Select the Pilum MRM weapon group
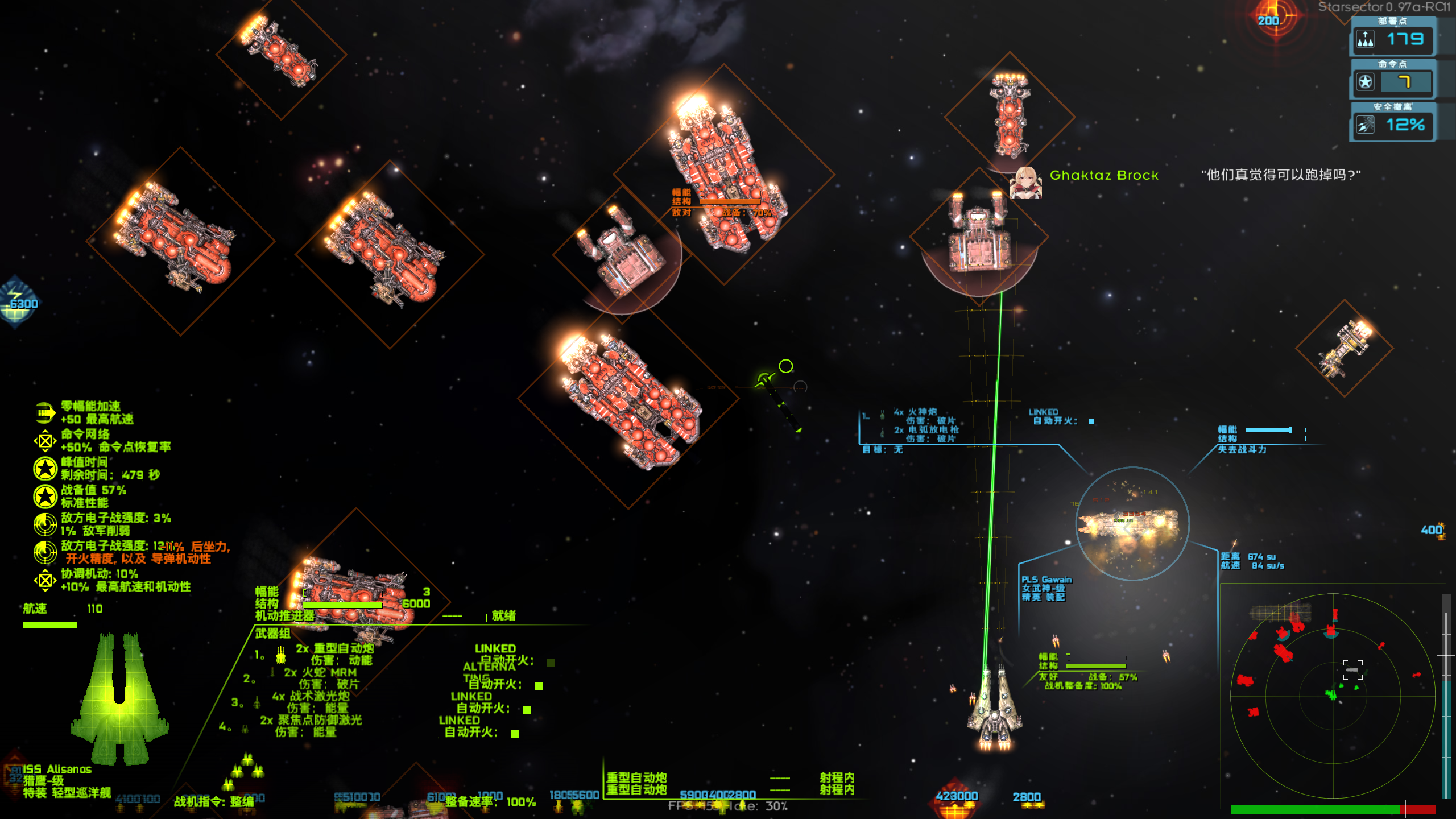The image size is (1456, 819). tap(320, 672)
